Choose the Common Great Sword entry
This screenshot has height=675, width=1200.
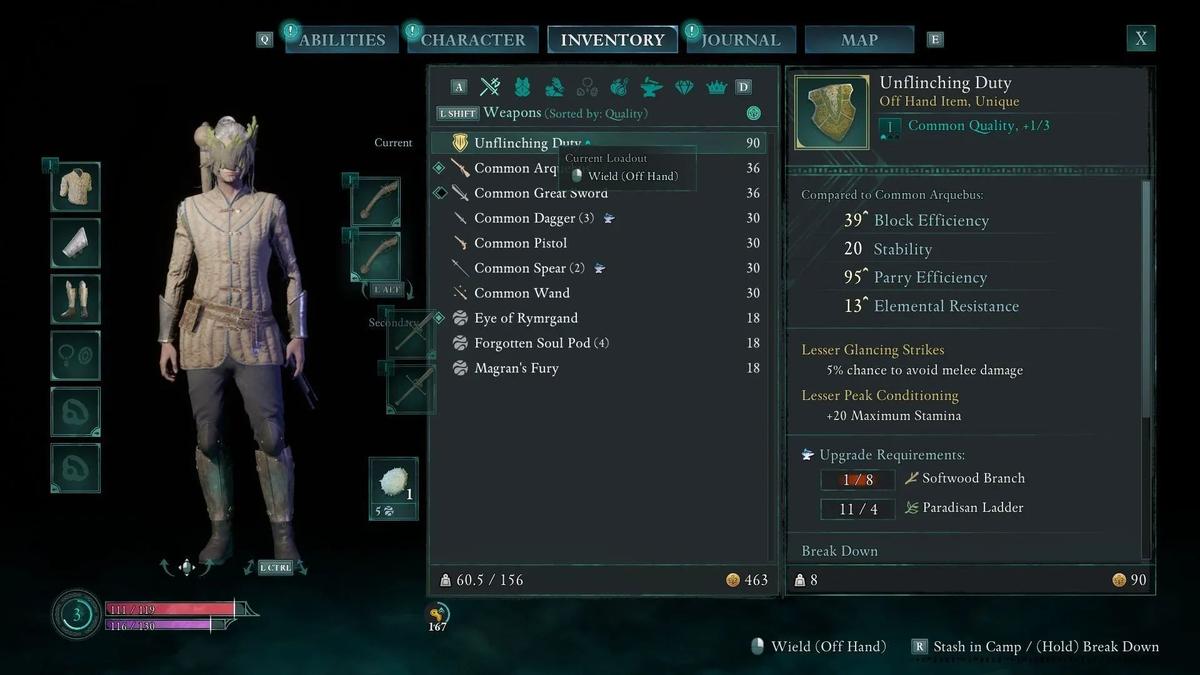tap(540, 193)
